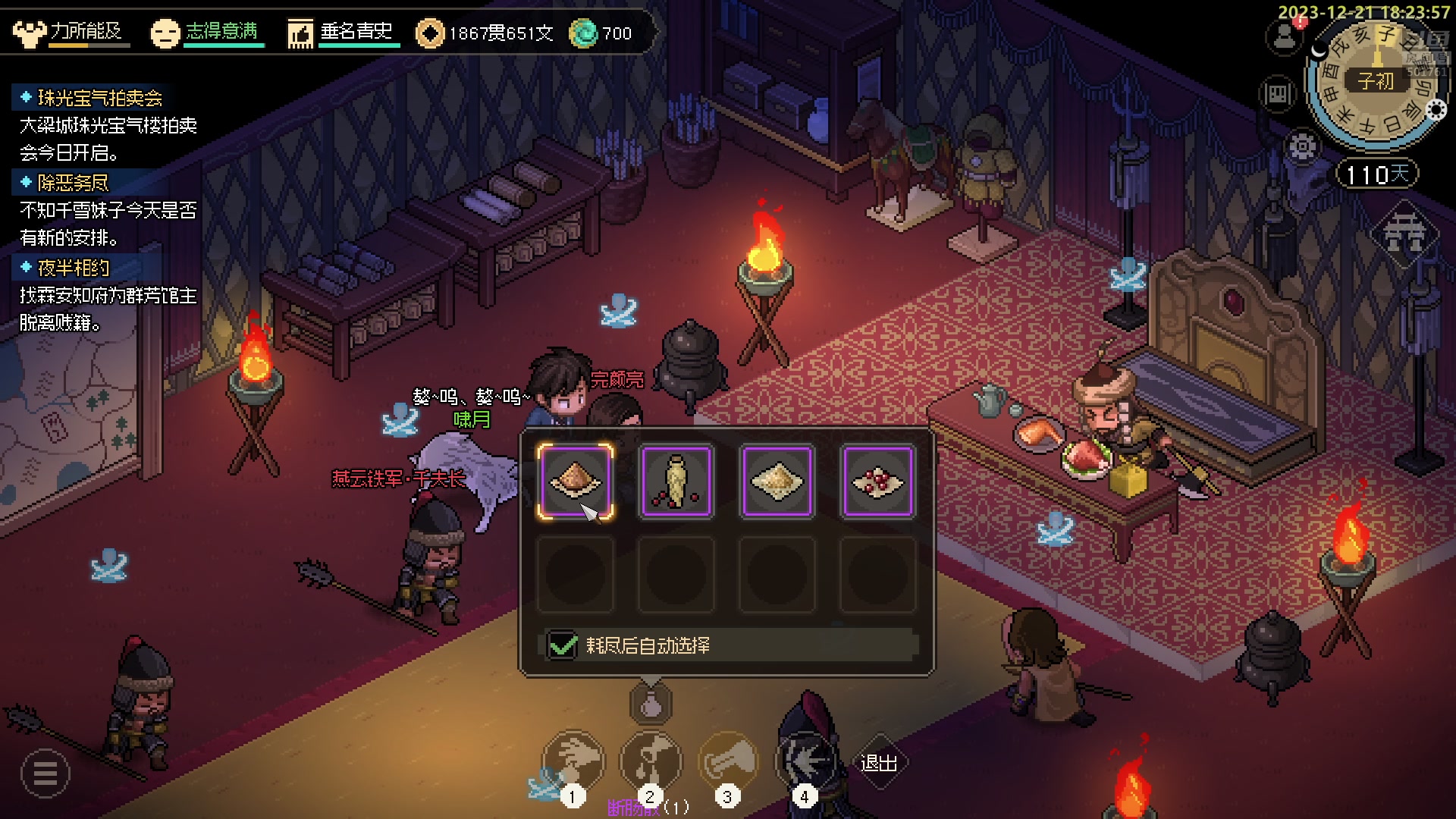
Task: Click the 退出 exit button
Action: [879, 762]
